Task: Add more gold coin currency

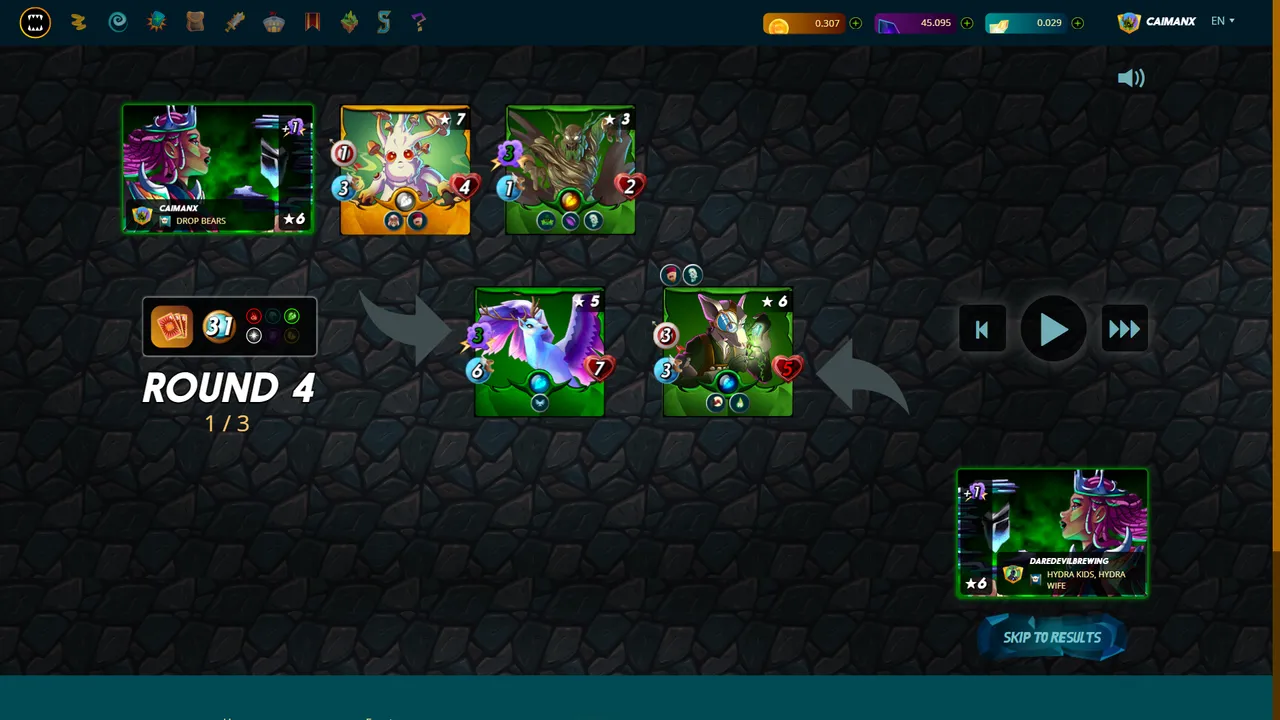Action: click(856, 23)
